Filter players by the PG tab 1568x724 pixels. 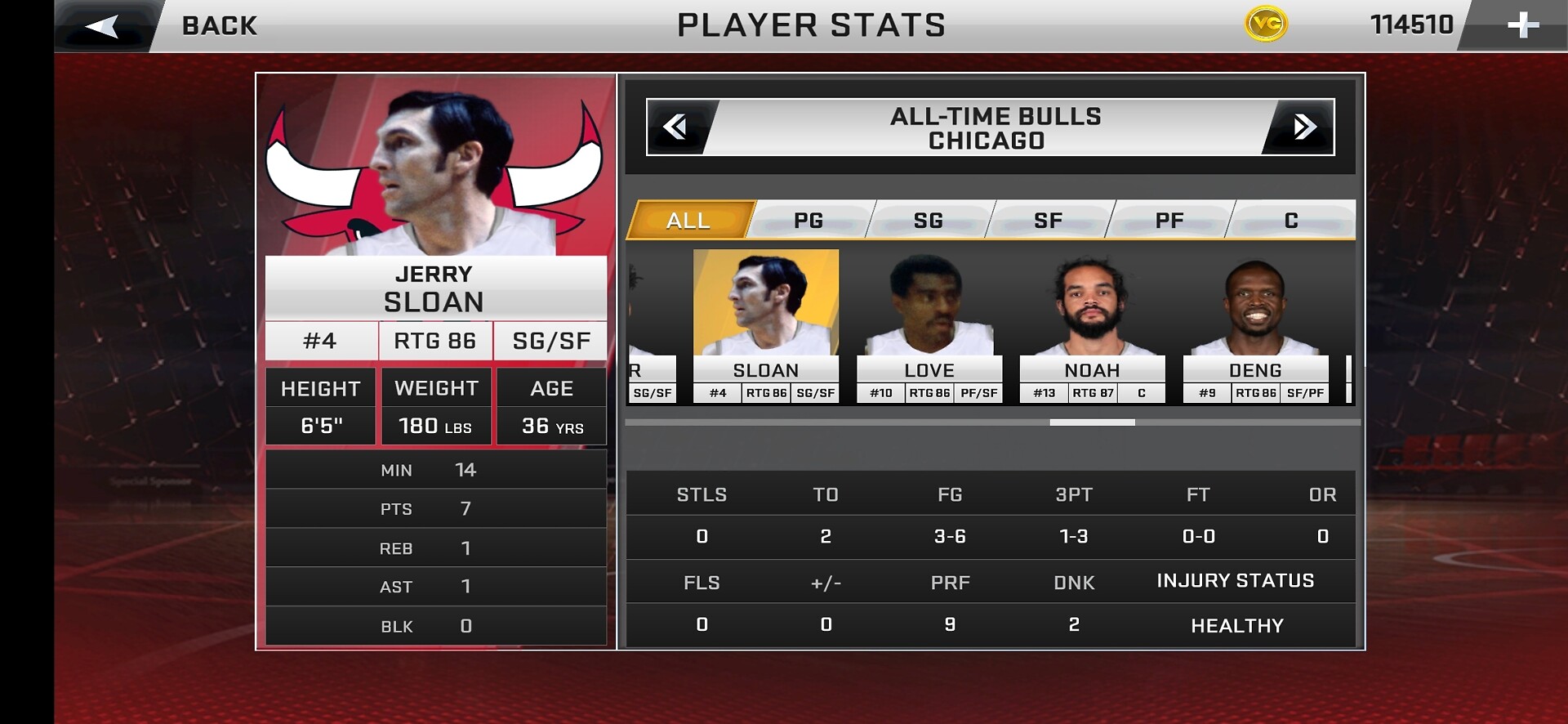click(808, 220)
